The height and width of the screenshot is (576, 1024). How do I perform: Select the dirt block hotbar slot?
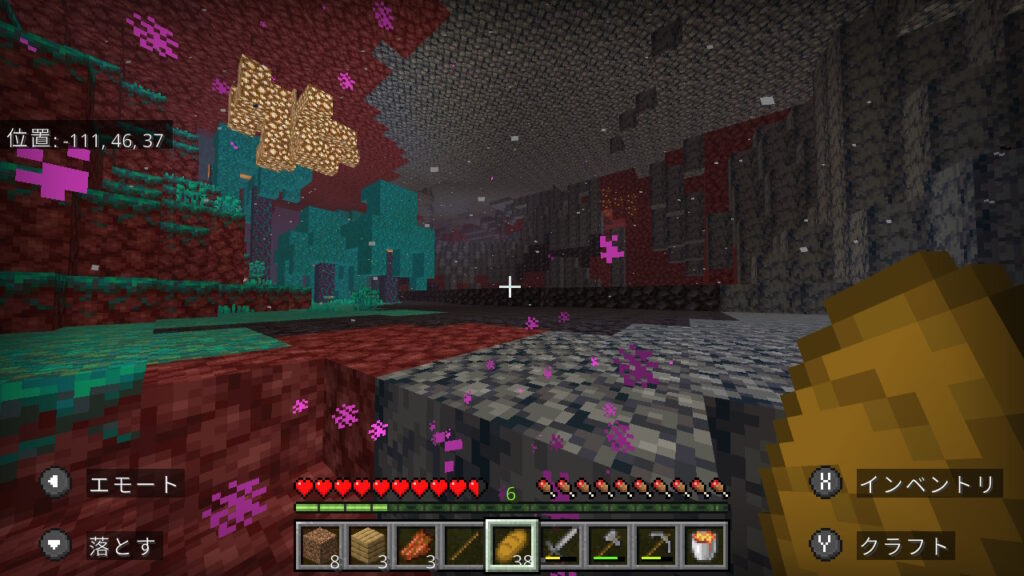coord(317,546)
